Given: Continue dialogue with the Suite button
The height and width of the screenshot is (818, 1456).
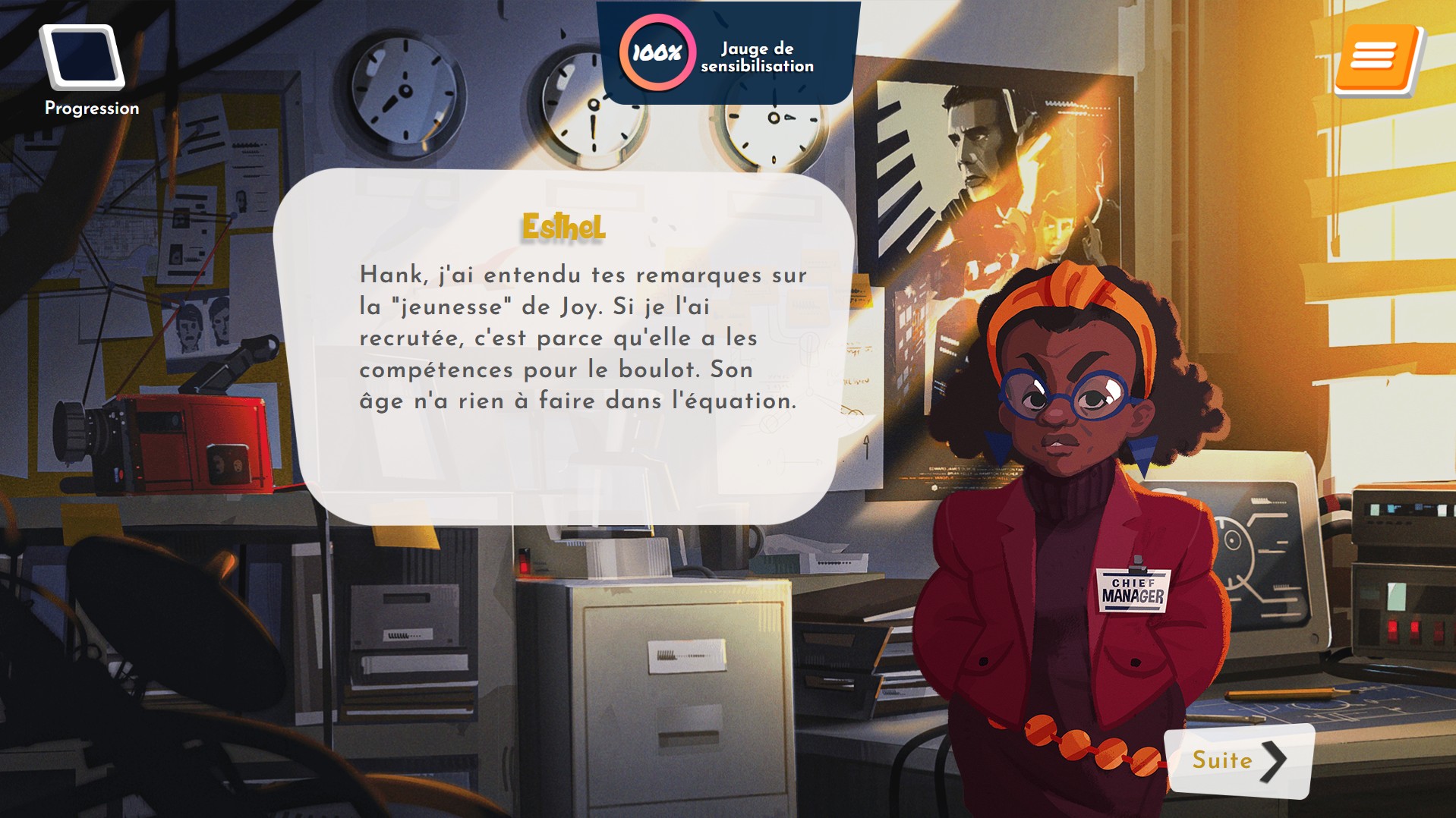Looking at the screenshot, I should tap(1239, 760).
